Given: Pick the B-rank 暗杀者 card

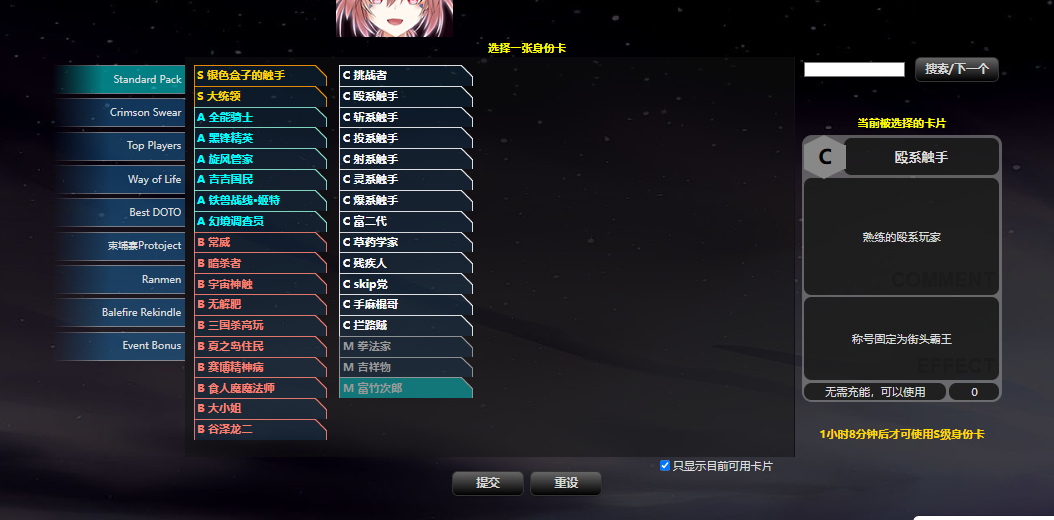Looking at the screenshot, I should click(260, 263).
